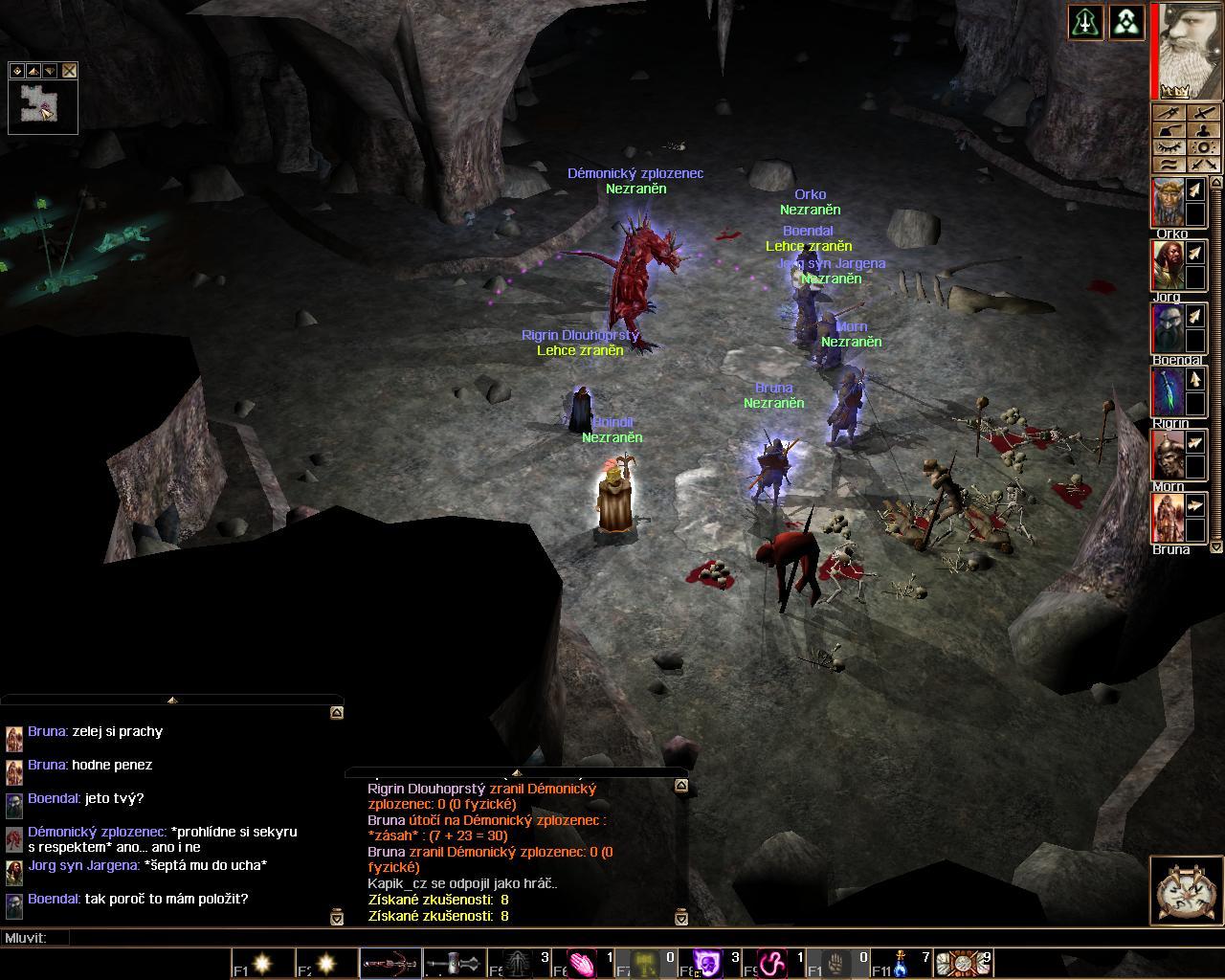Screen dimensions: 1225x980
Task: Select Morn's party portrait
Action: click(x=1168, y=455)
